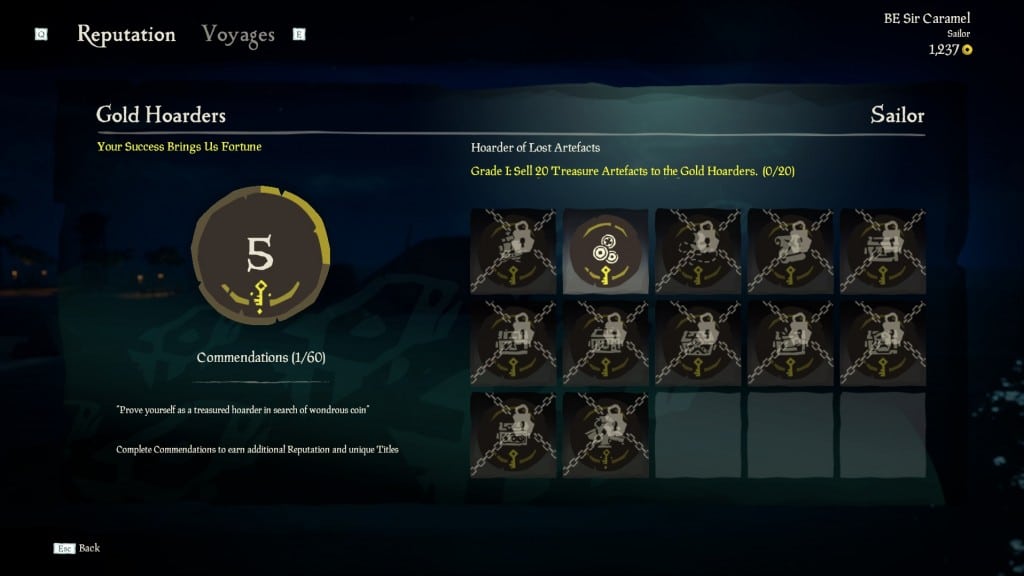Open the Reputation tab
Screen dimensions: 1024x576
[x=126, y=34]
